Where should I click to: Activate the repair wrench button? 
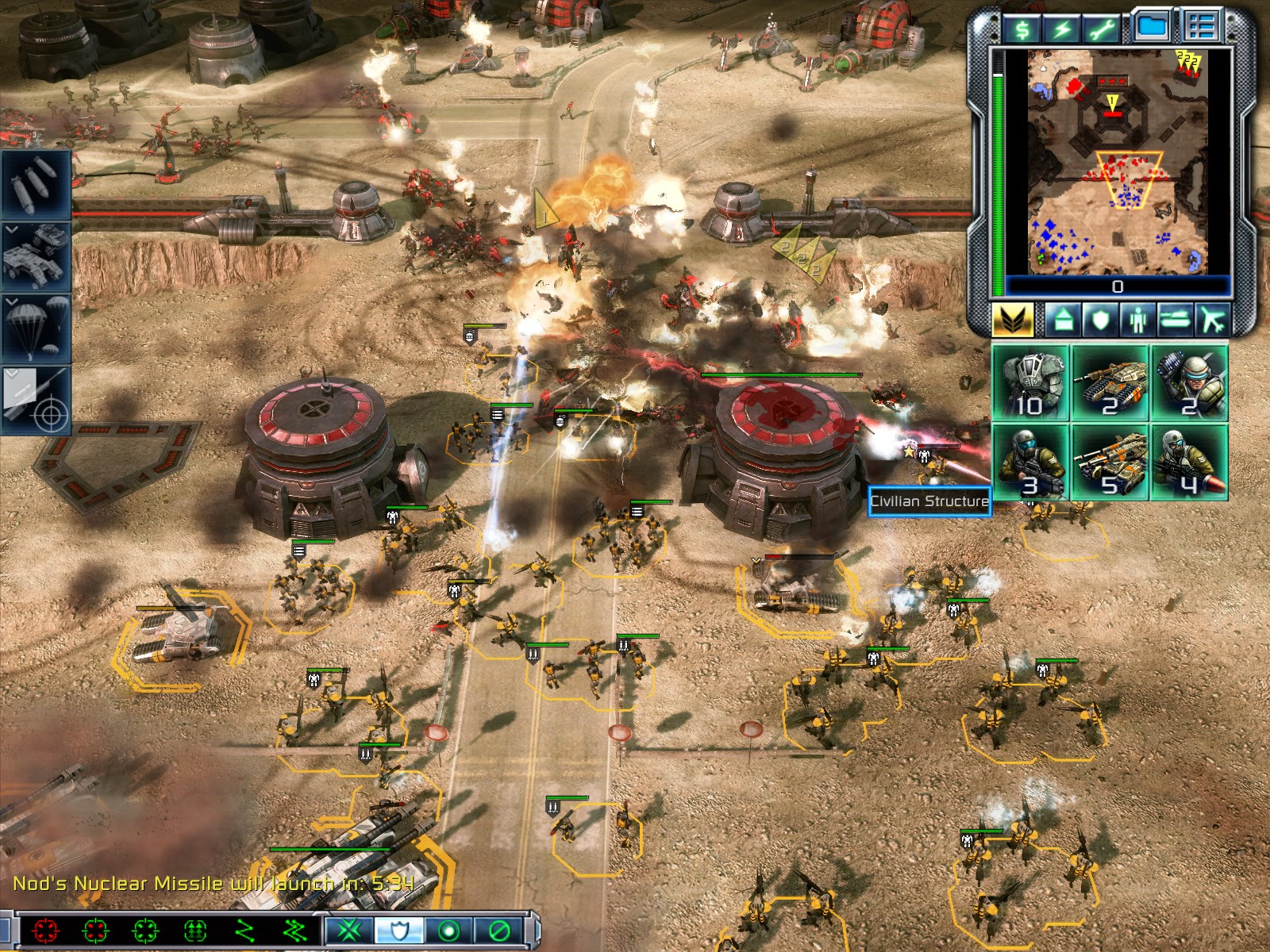tap(1103, 29)
